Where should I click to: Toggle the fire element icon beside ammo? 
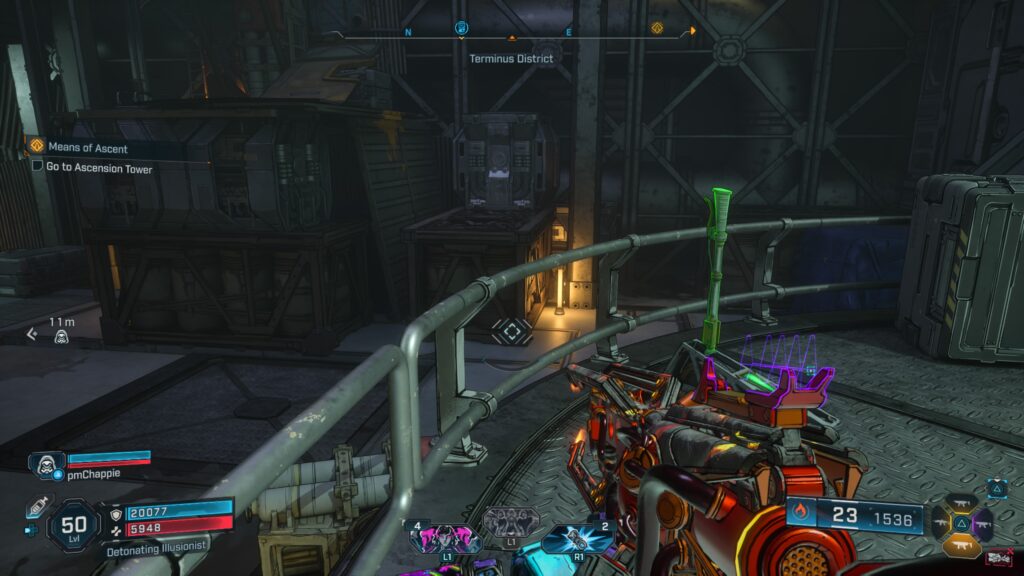pyautogui.click(x=800, y=514)
